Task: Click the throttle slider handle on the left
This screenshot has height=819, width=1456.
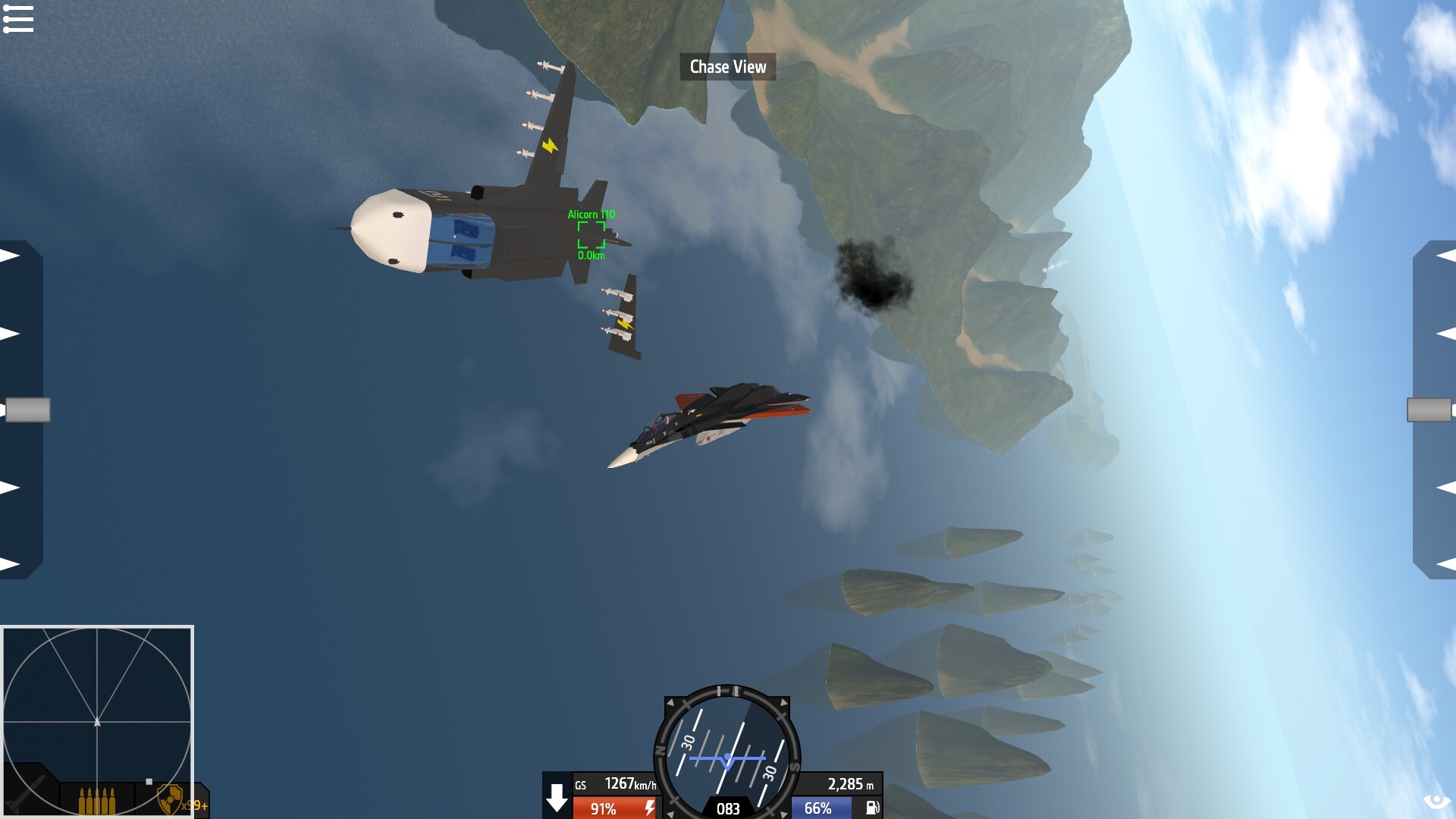Action: coord(28,409)
